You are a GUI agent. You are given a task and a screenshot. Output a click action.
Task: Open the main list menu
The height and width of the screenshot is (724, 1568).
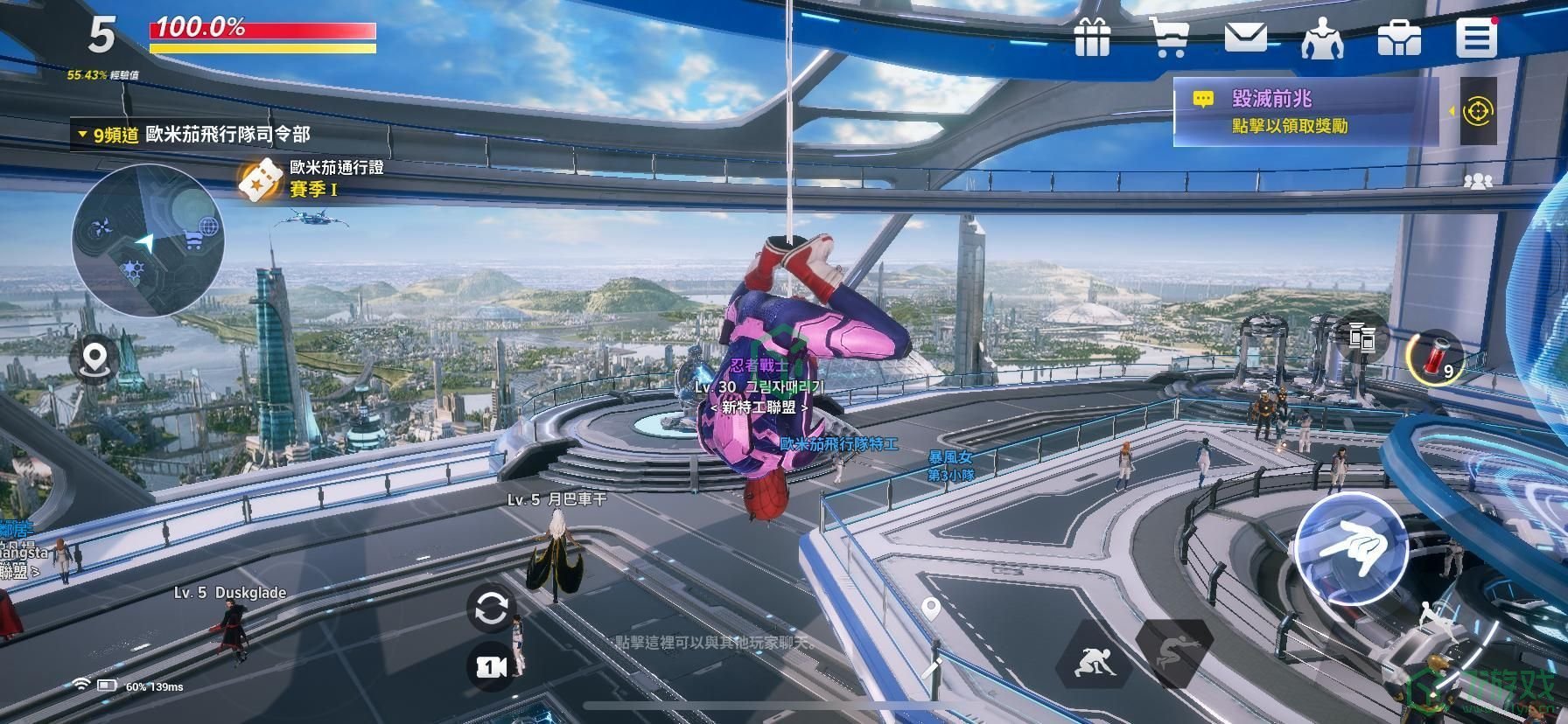pos(1476,38)
